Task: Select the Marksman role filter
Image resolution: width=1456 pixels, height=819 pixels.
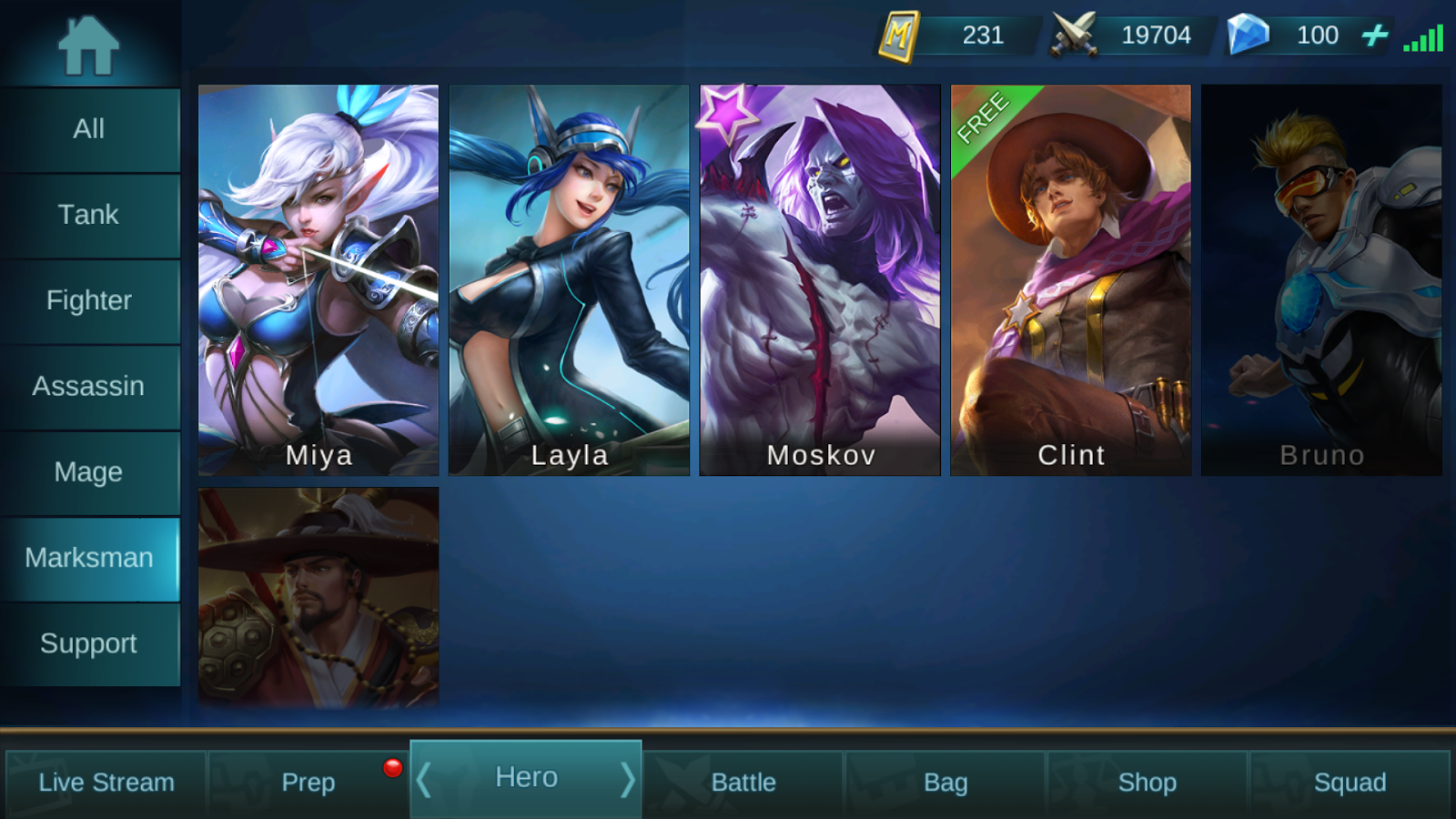Action: click(89, 558)
